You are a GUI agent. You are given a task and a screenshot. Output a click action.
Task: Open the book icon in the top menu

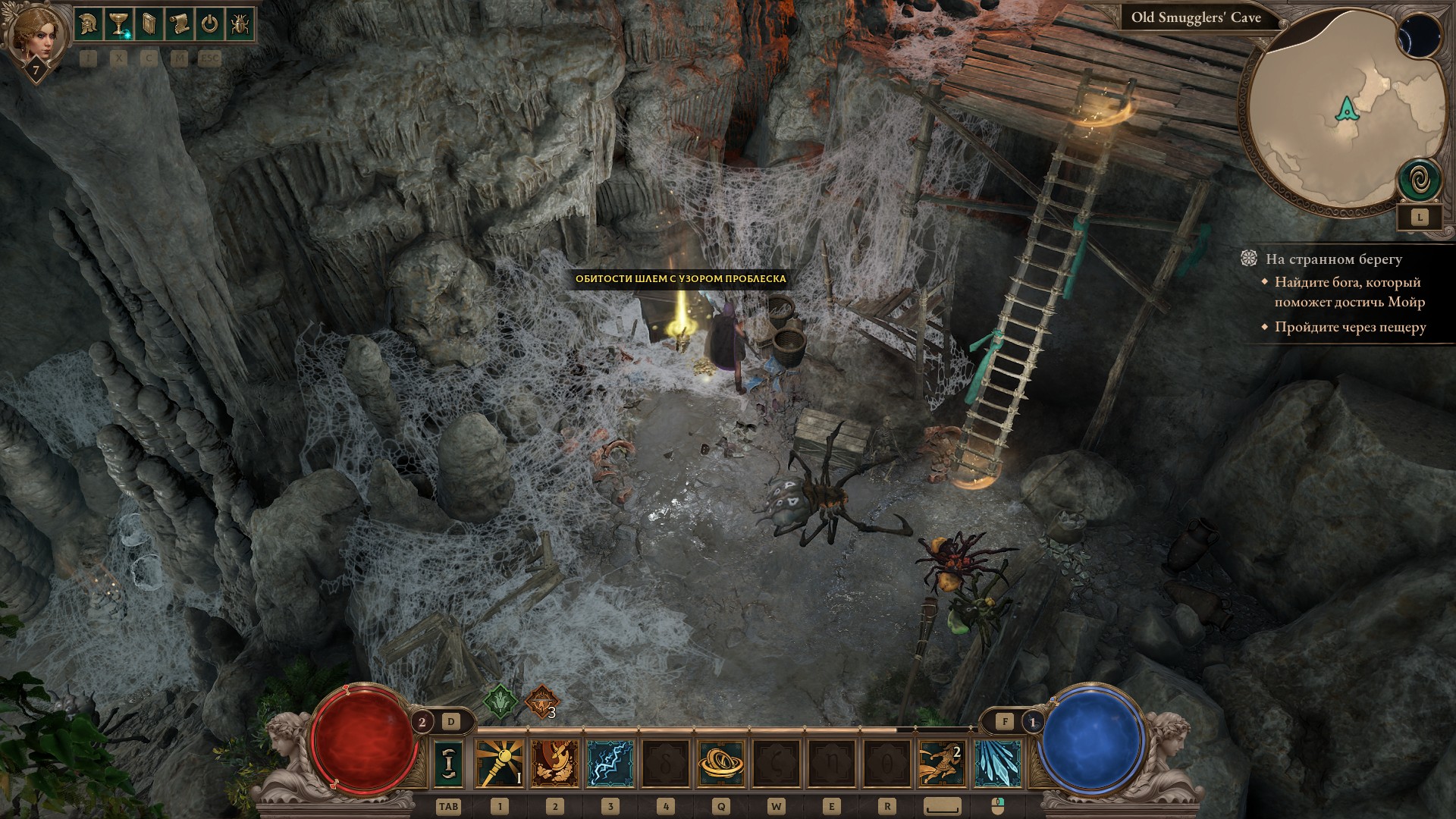149,24
